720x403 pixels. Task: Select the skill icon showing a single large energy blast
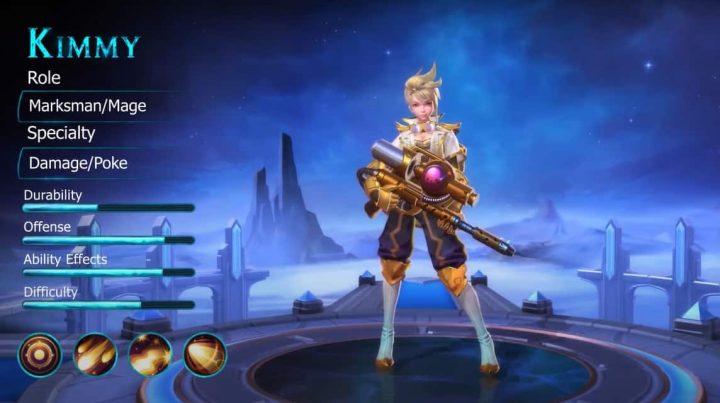point(205,354)
